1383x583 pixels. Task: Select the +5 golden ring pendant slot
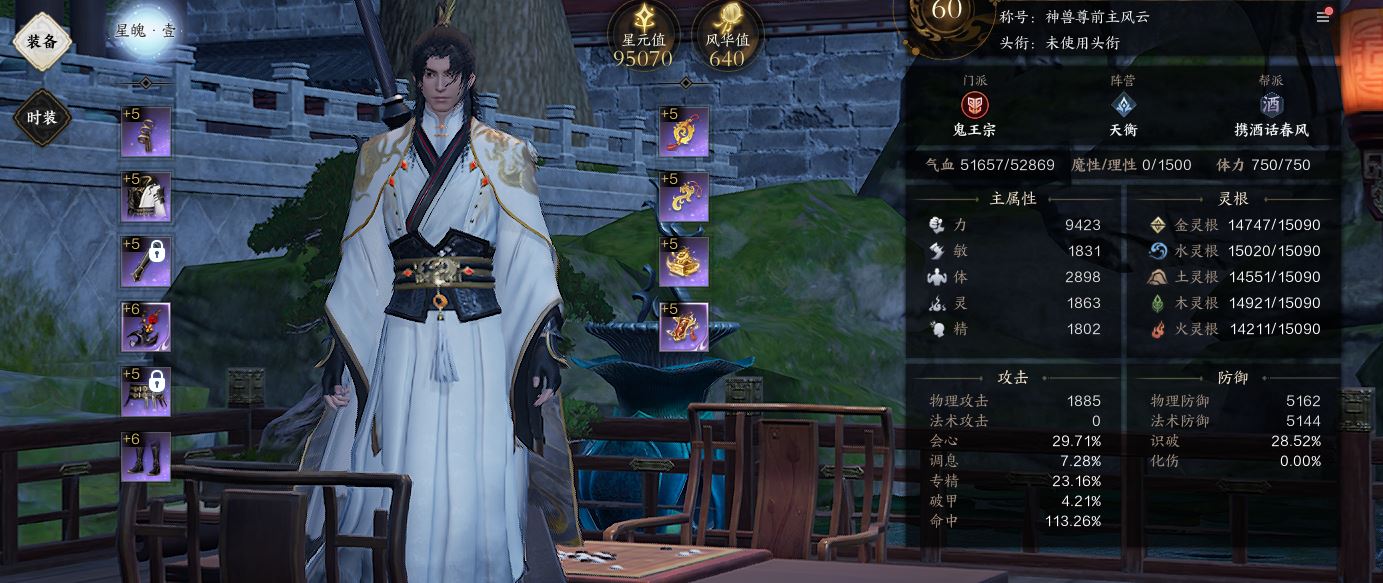[685, 132]
